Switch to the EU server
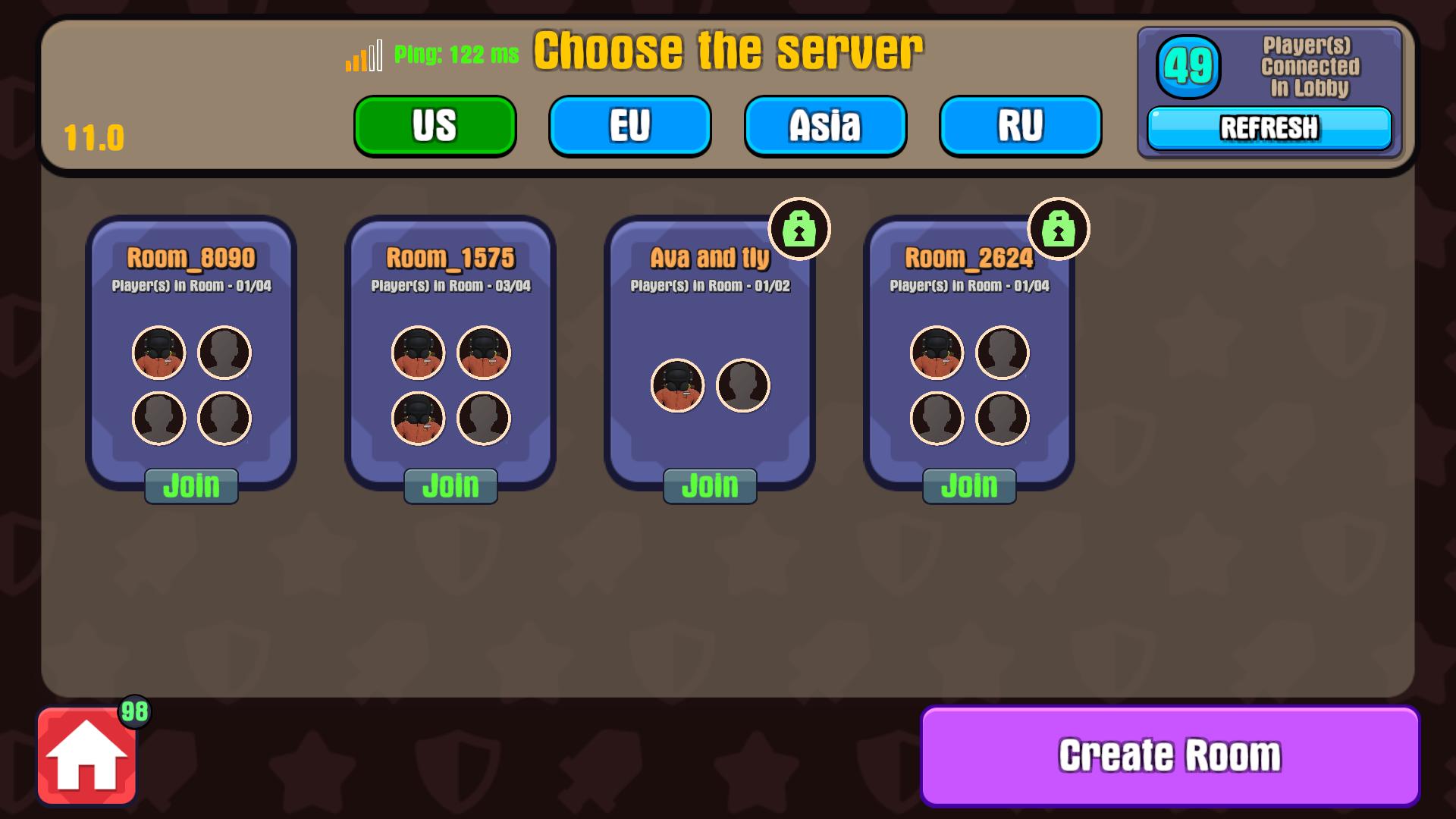 tap(629, 126)
